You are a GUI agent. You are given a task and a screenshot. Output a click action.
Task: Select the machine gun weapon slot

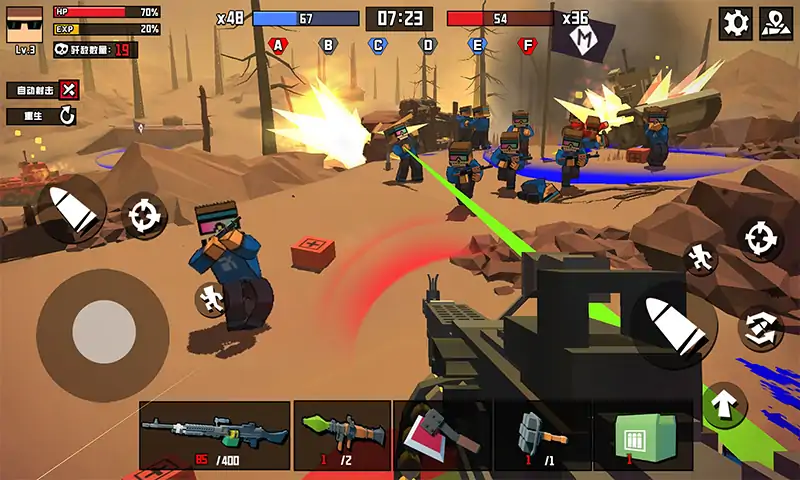pyautogui.click(x=214, y=435)
